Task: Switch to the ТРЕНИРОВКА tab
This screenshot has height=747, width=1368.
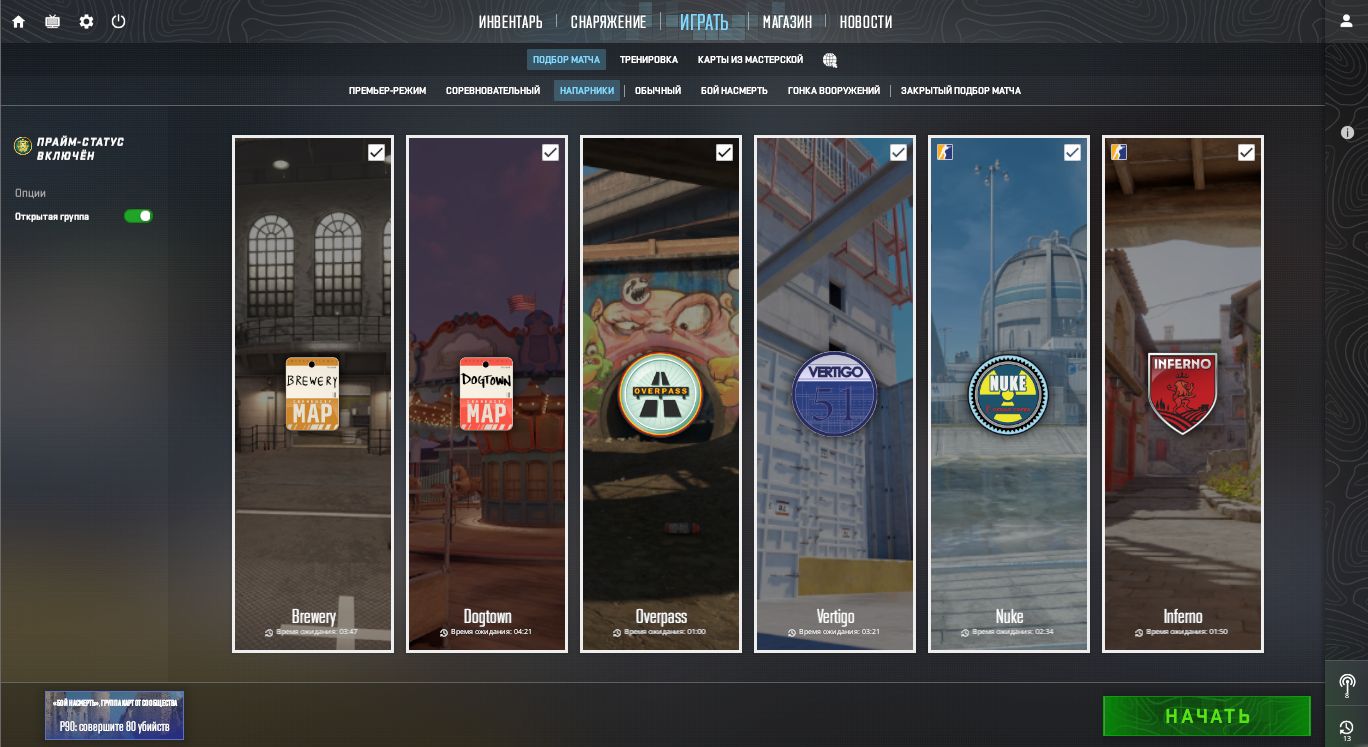Action: [x=648, y=60]
